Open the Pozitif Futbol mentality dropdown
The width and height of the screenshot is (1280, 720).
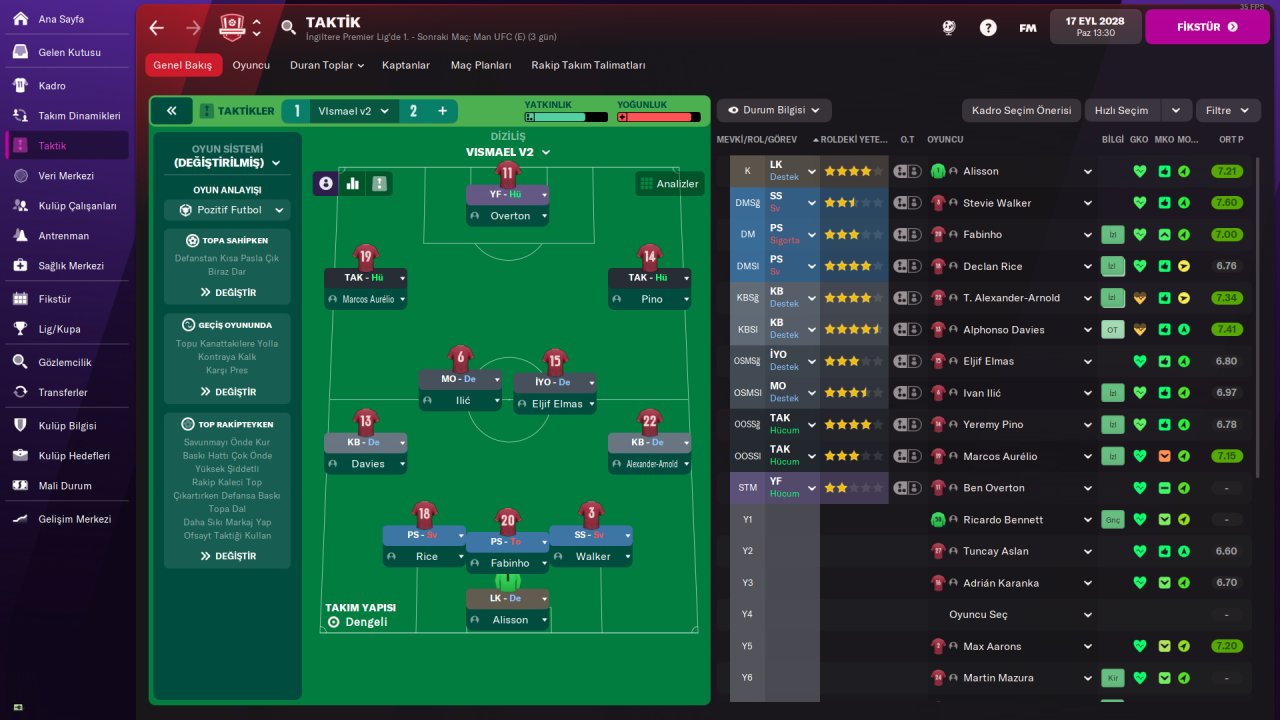point(227,210)
